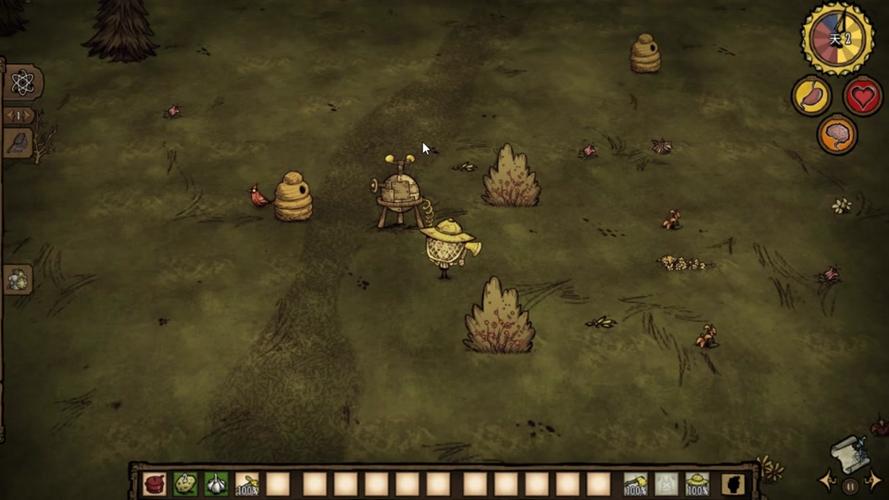Rotate camera with the left arrow beside pause

pos(828,481)
